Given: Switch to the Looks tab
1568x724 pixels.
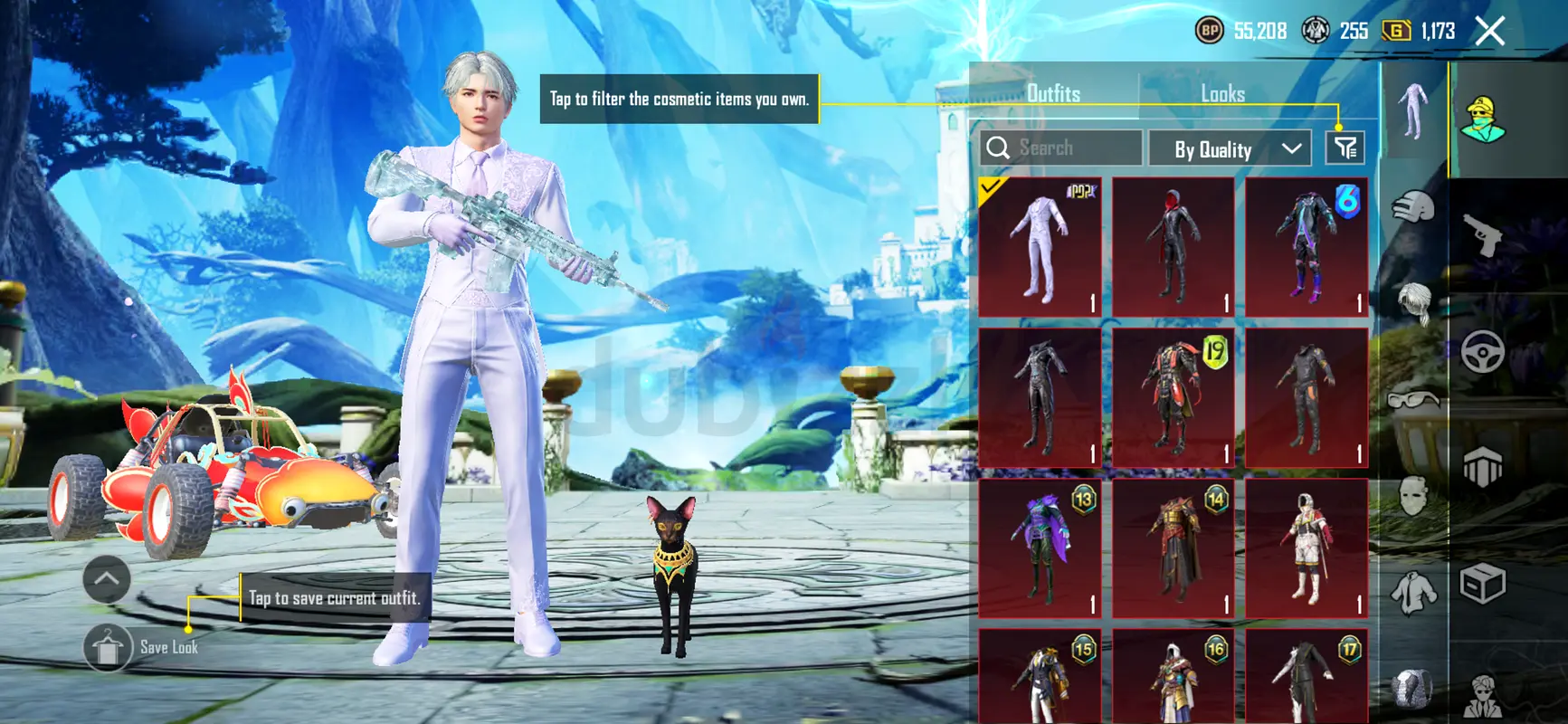Looking at the screenshot, I should [1222, 93].
